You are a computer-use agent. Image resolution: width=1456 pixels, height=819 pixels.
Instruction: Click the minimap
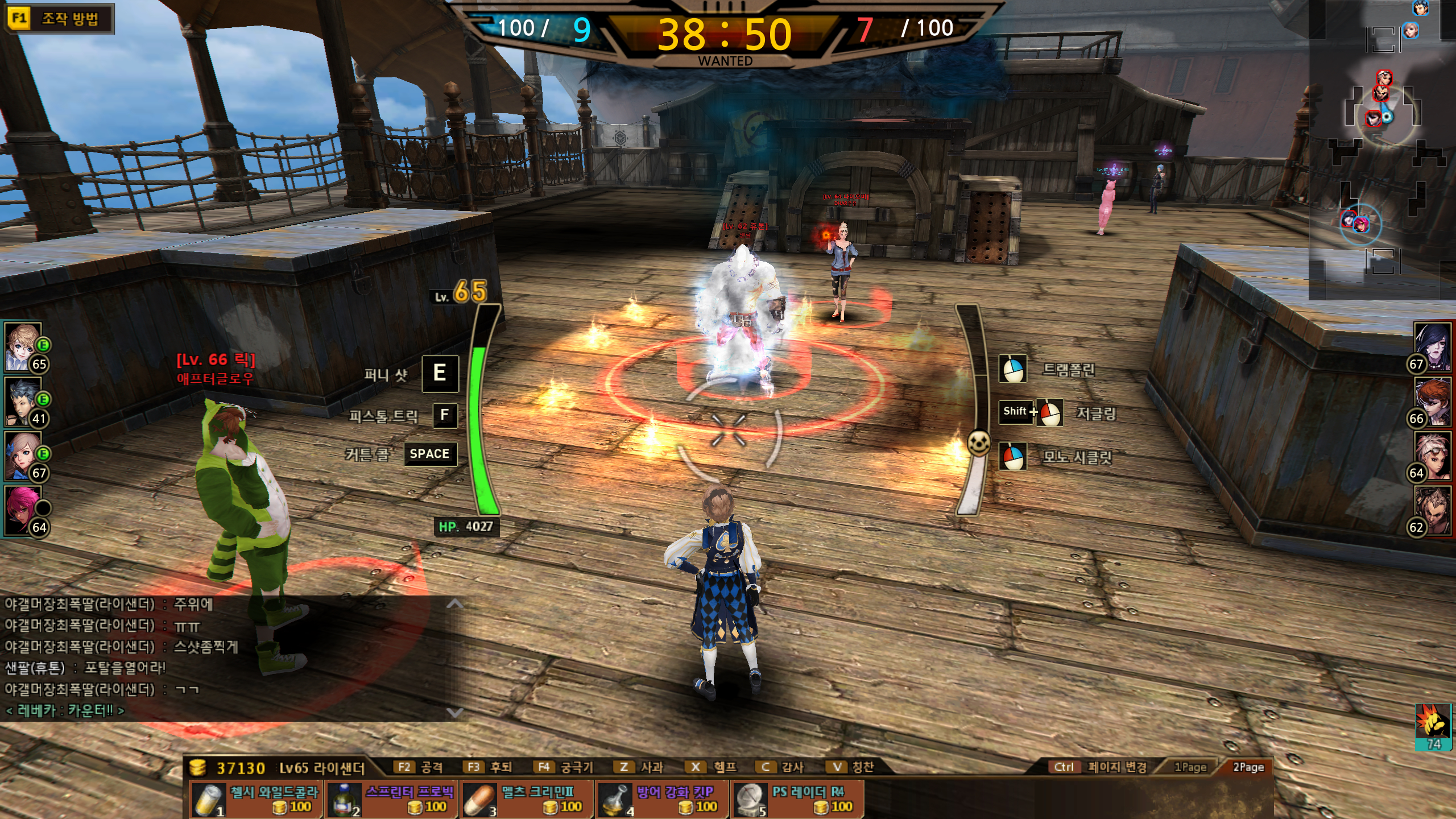tap(1382, 149)
